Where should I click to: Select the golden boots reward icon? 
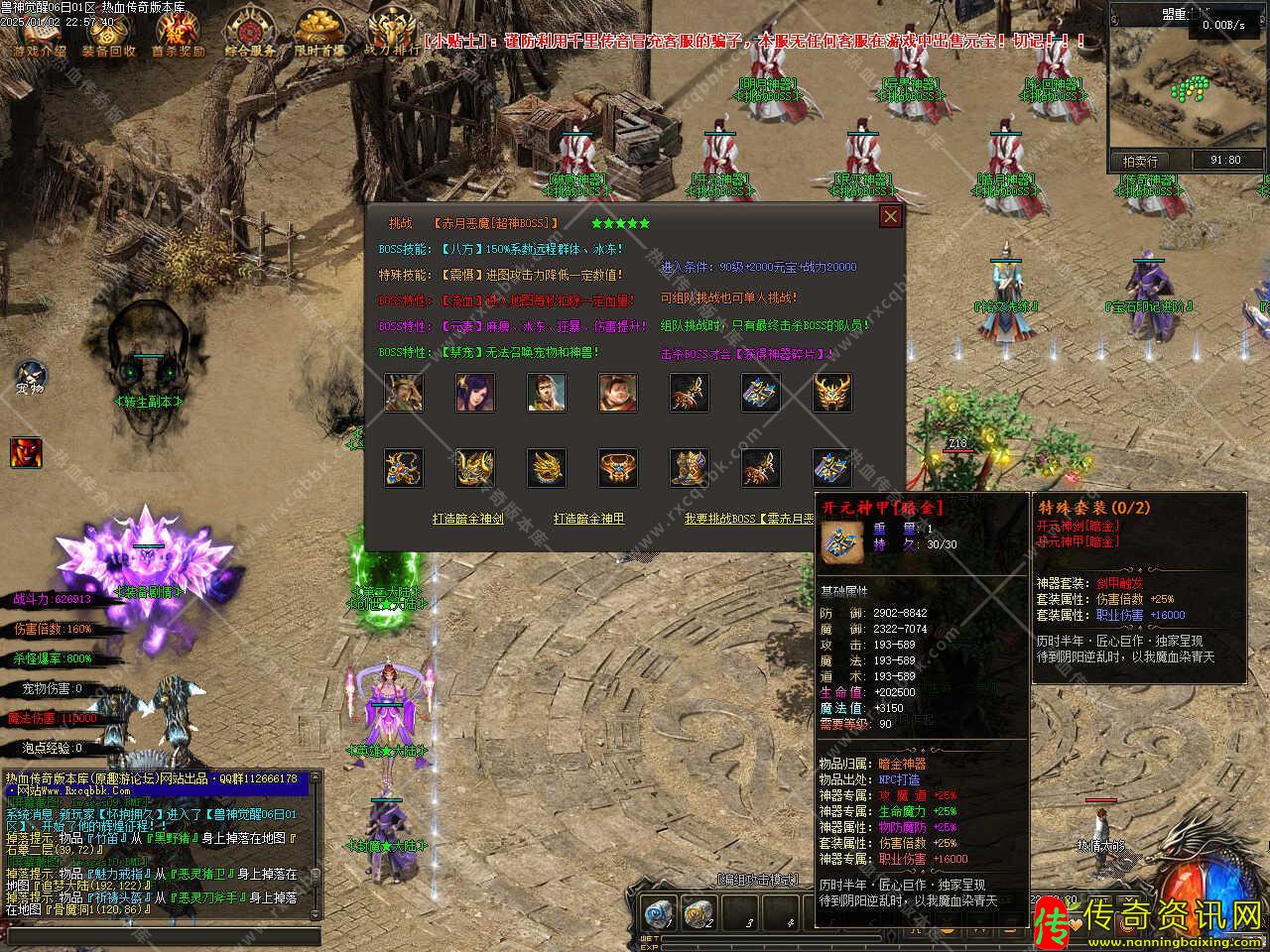point(689,467)
